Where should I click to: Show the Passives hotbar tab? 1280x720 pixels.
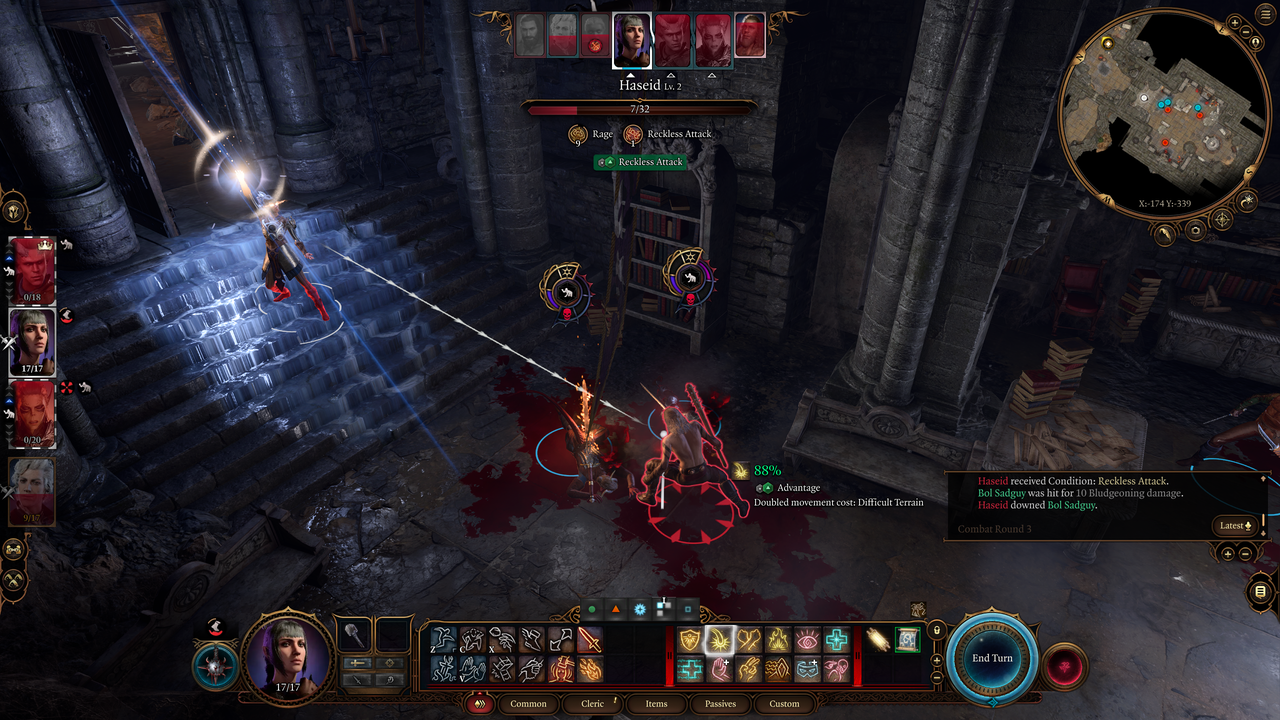coord(720,703)
